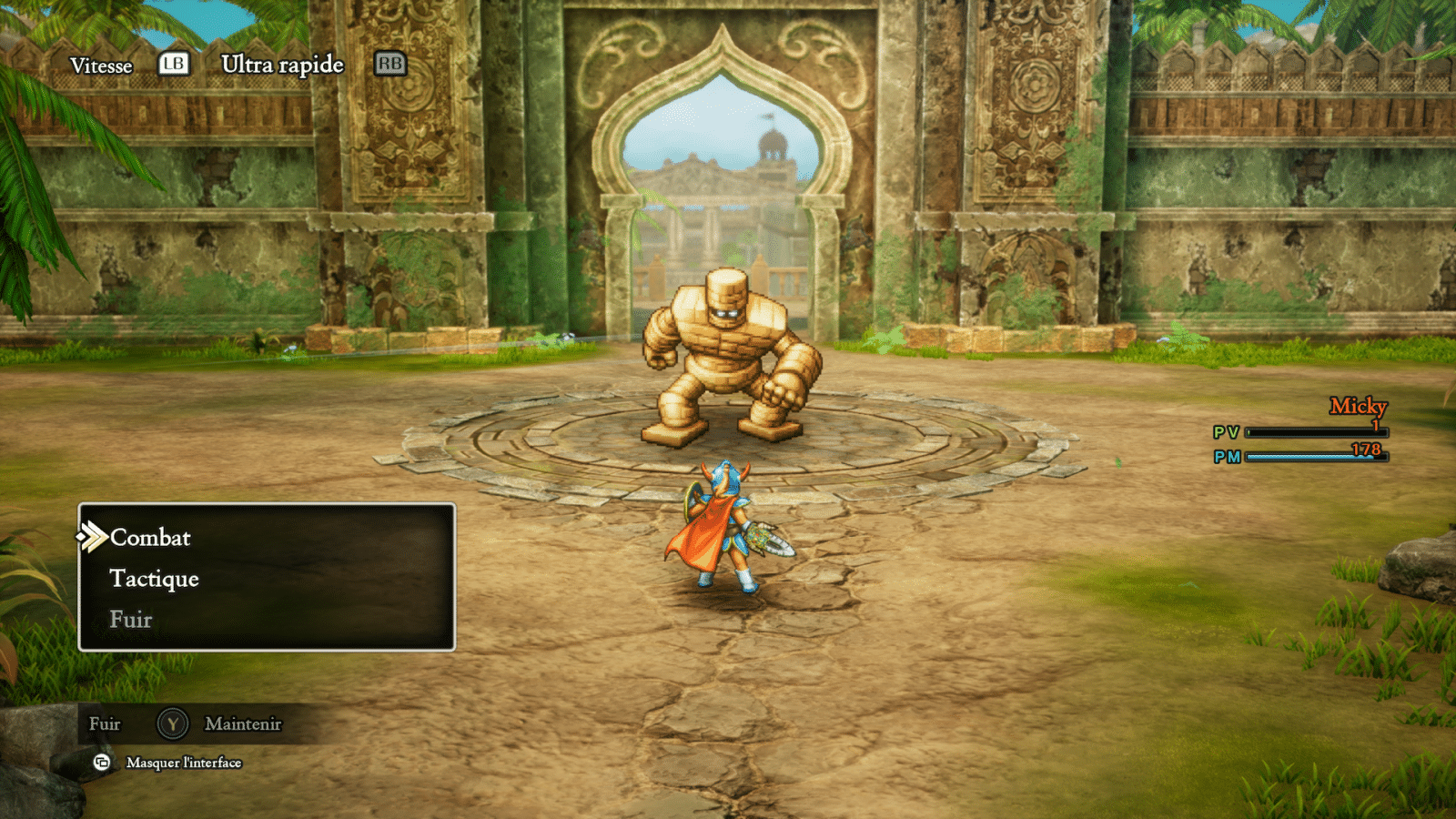Choose the Tactique menu option
The height and width of the screenshot is (819, 1456).
coord(154,579)
